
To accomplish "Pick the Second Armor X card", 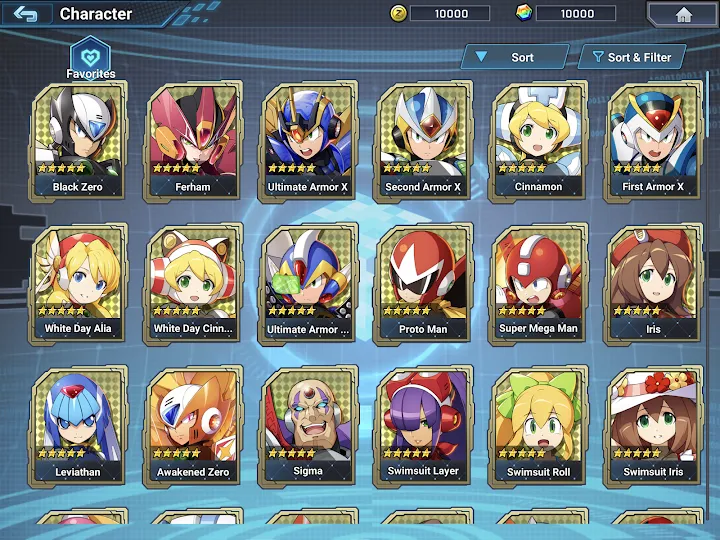I will click(x=423, y=140).
